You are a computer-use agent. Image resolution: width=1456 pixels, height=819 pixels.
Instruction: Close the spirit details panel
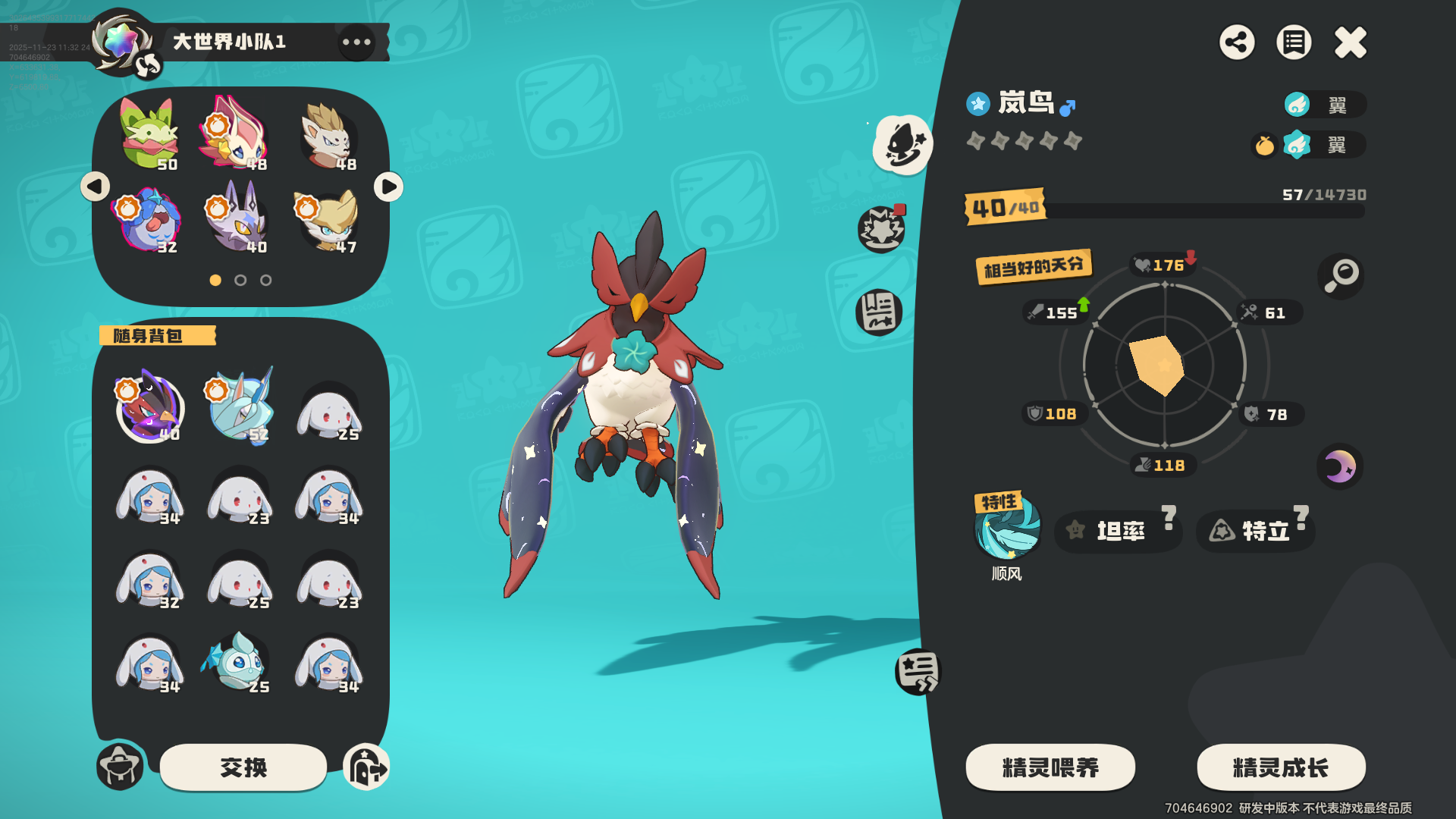point(1350,42)
